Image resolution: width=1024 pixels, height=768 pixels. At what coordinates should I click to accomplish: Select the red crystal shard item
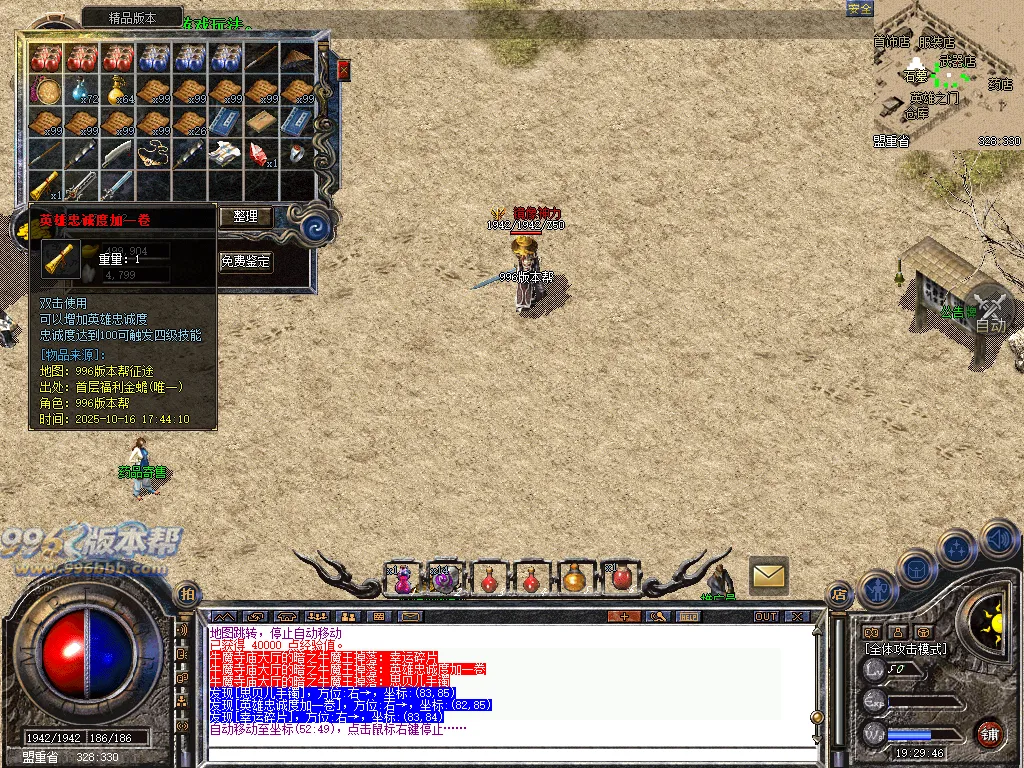[x=262, y=153]
